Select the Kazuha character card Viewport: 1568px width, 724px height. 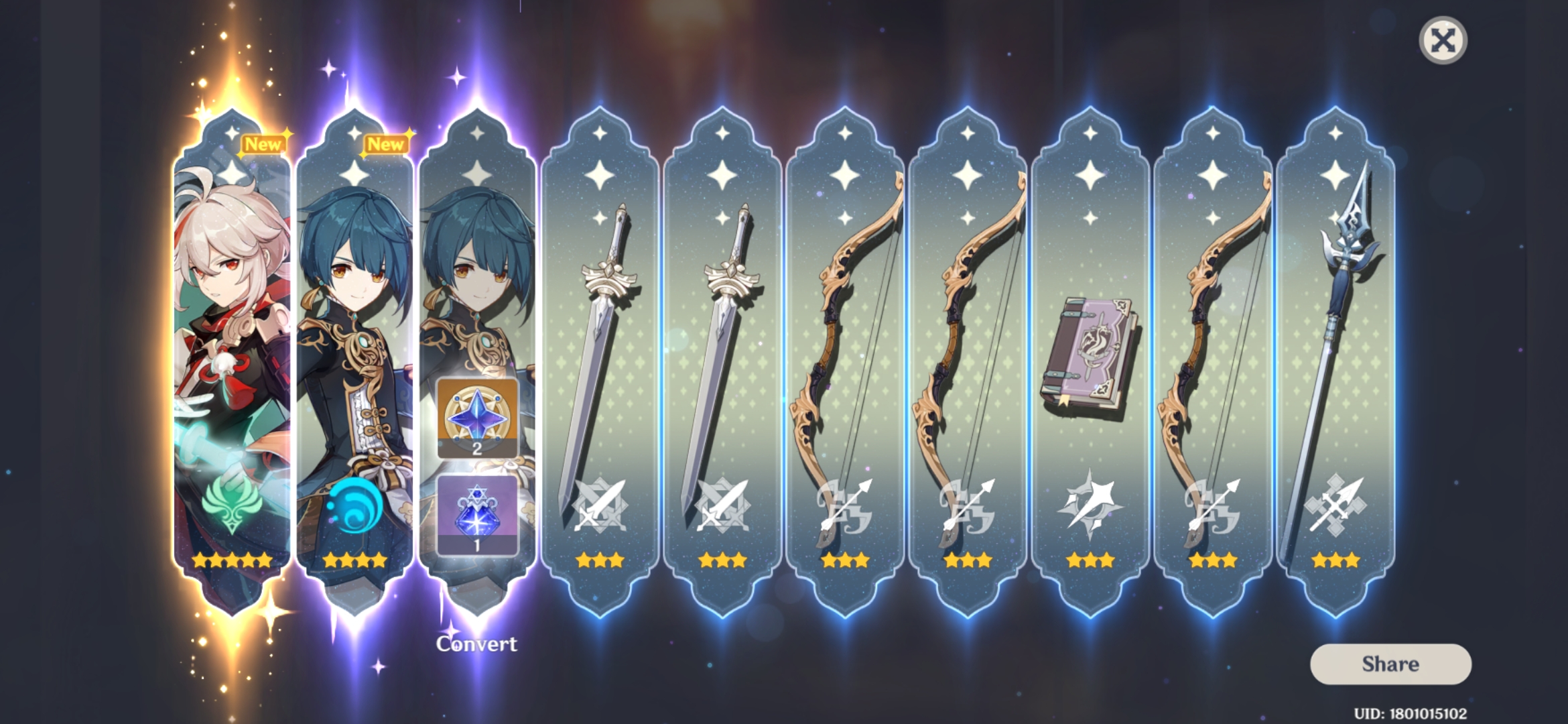click(231, 335)
